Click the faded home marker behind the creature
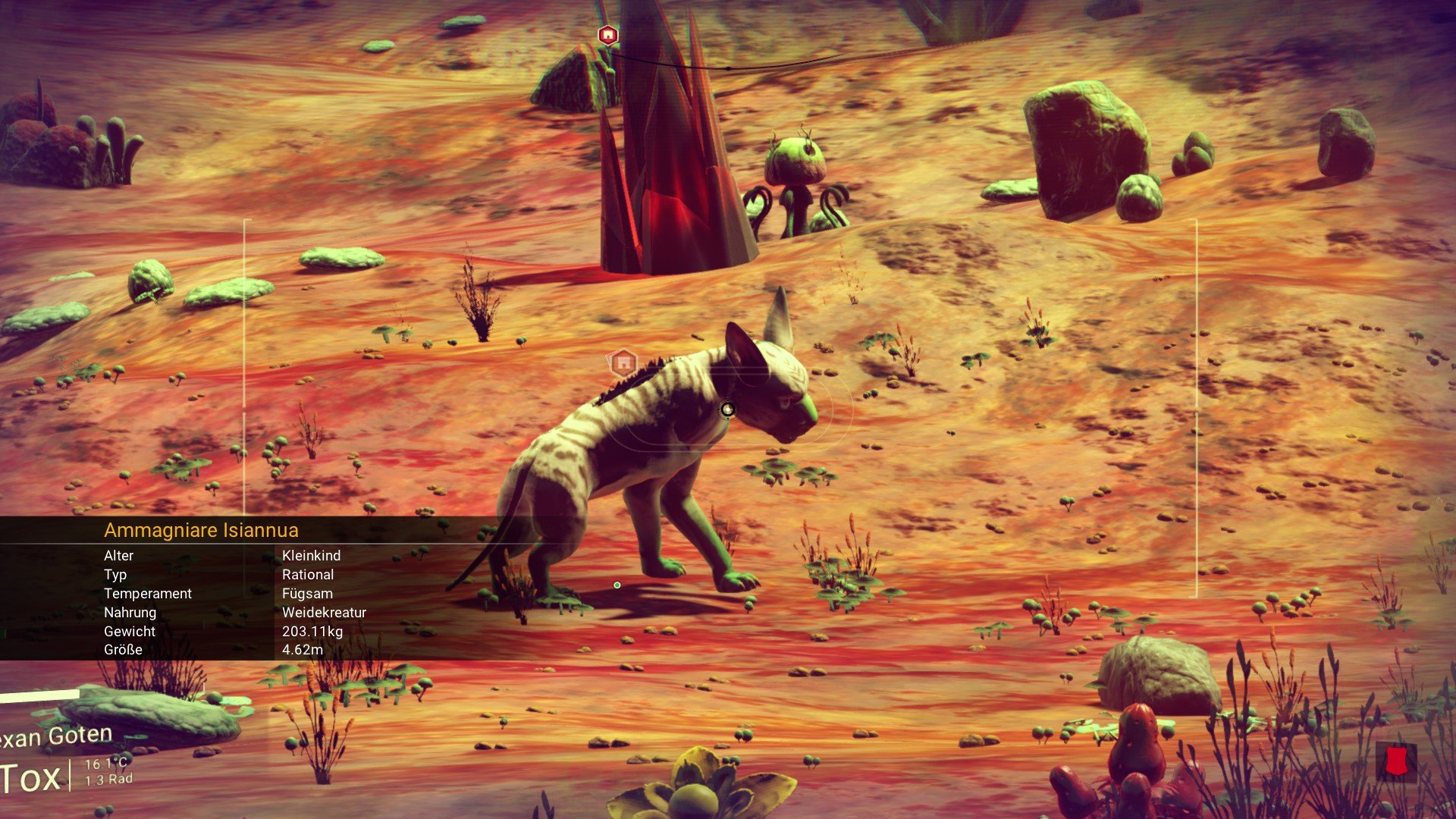 click(x=623, y=363)
